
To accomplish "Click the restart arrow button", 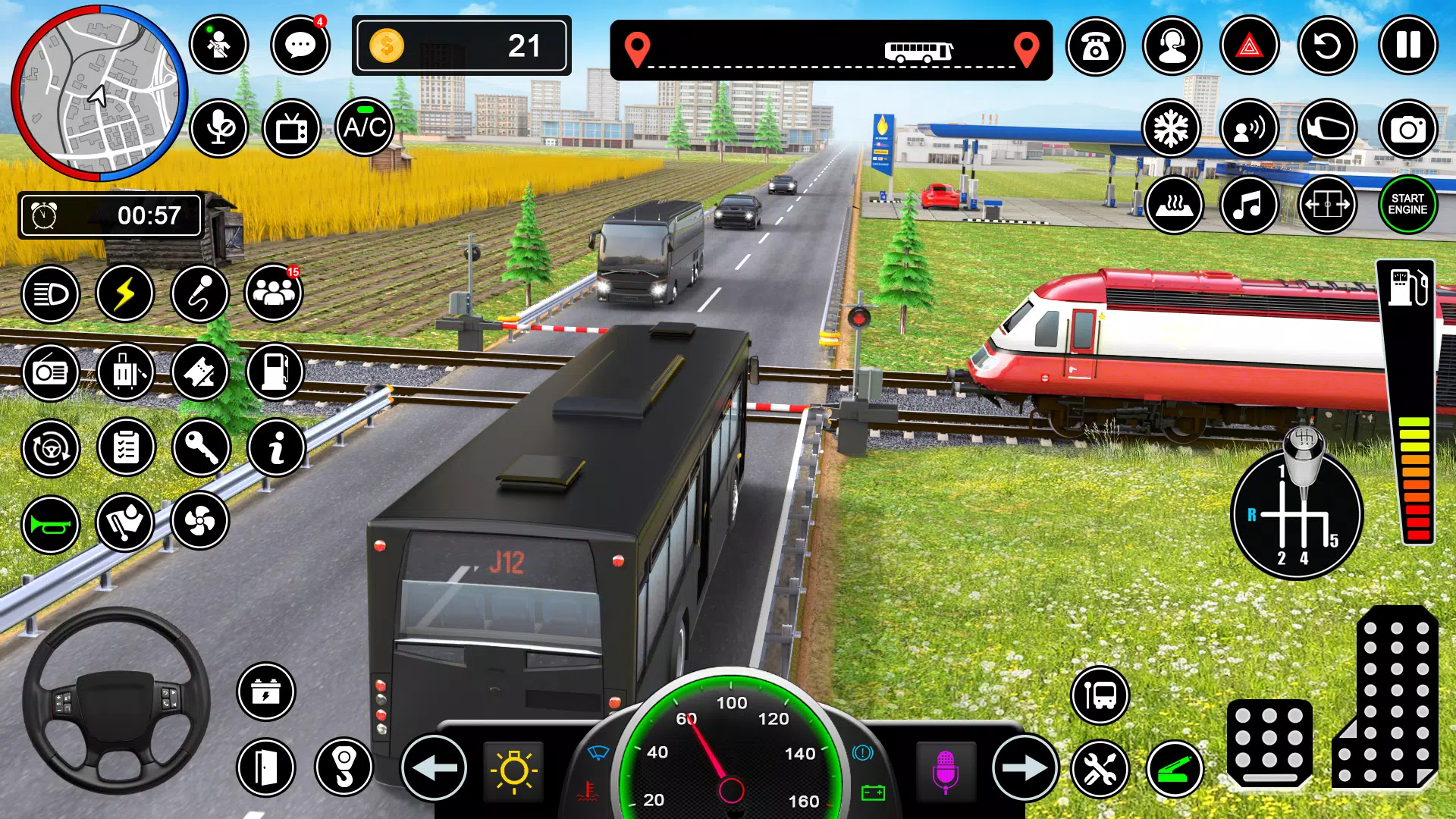I will (1327, 46).
